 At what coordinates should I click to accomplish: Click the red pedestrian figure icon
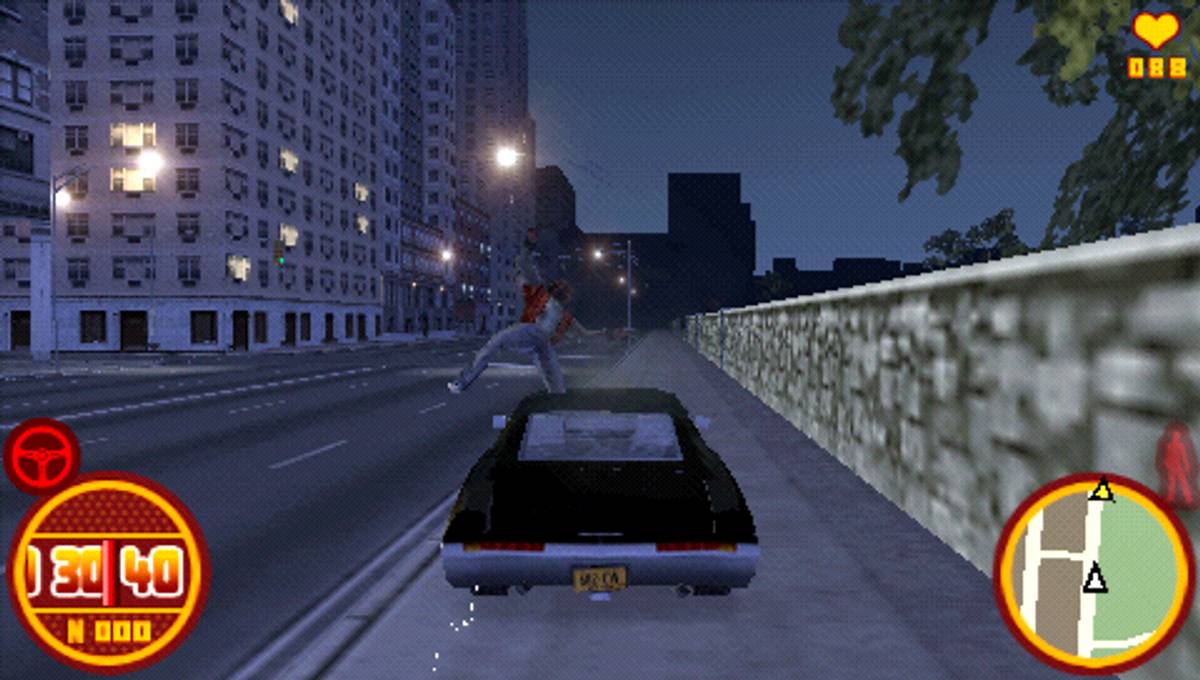tap(1177, 464)
